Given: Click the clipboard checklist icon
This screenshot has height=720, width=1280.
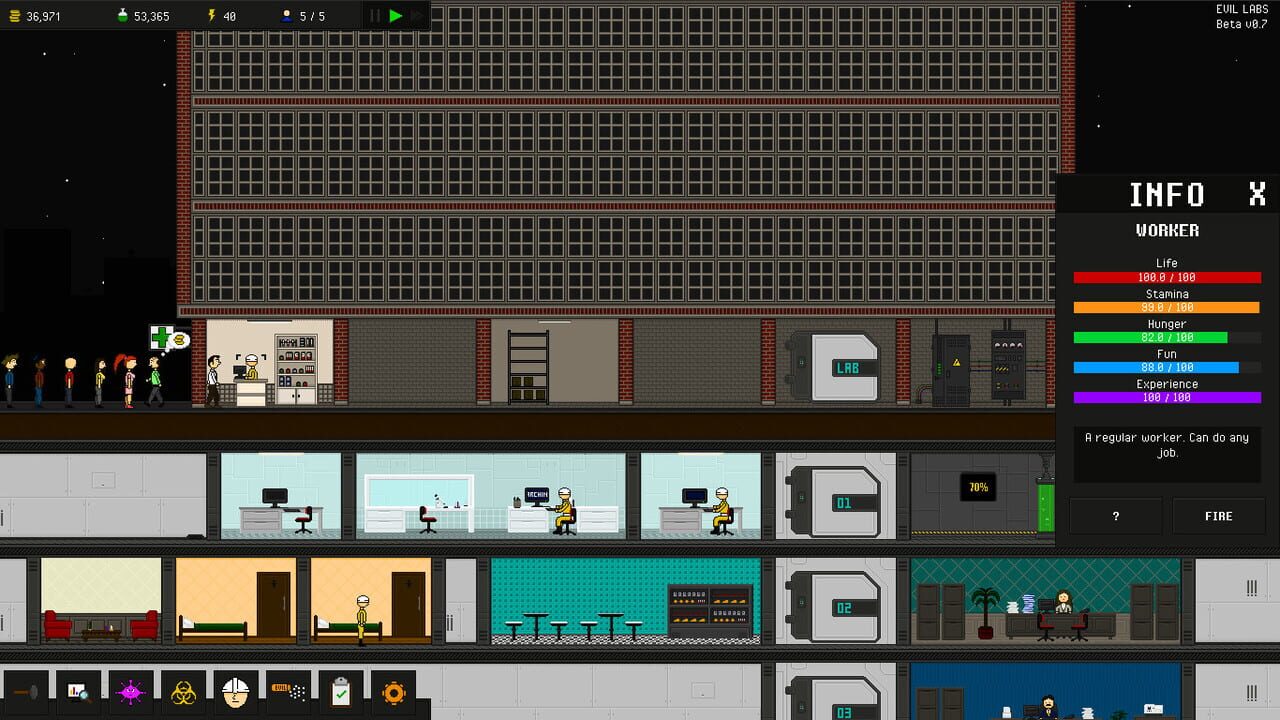Looking at the screenshot, I should [x=340, y=692].
